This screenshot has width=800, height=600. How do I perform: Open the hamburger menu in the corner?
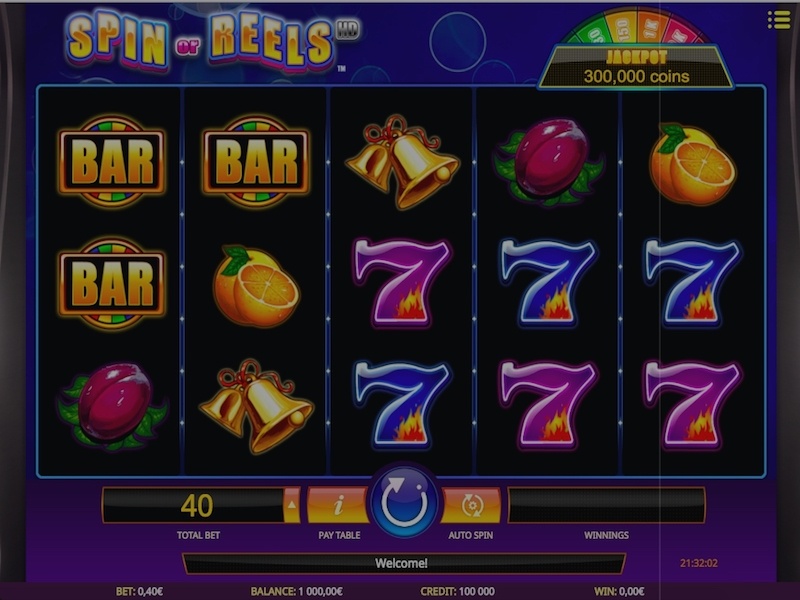pyautogui.click(x=779, y=19)
